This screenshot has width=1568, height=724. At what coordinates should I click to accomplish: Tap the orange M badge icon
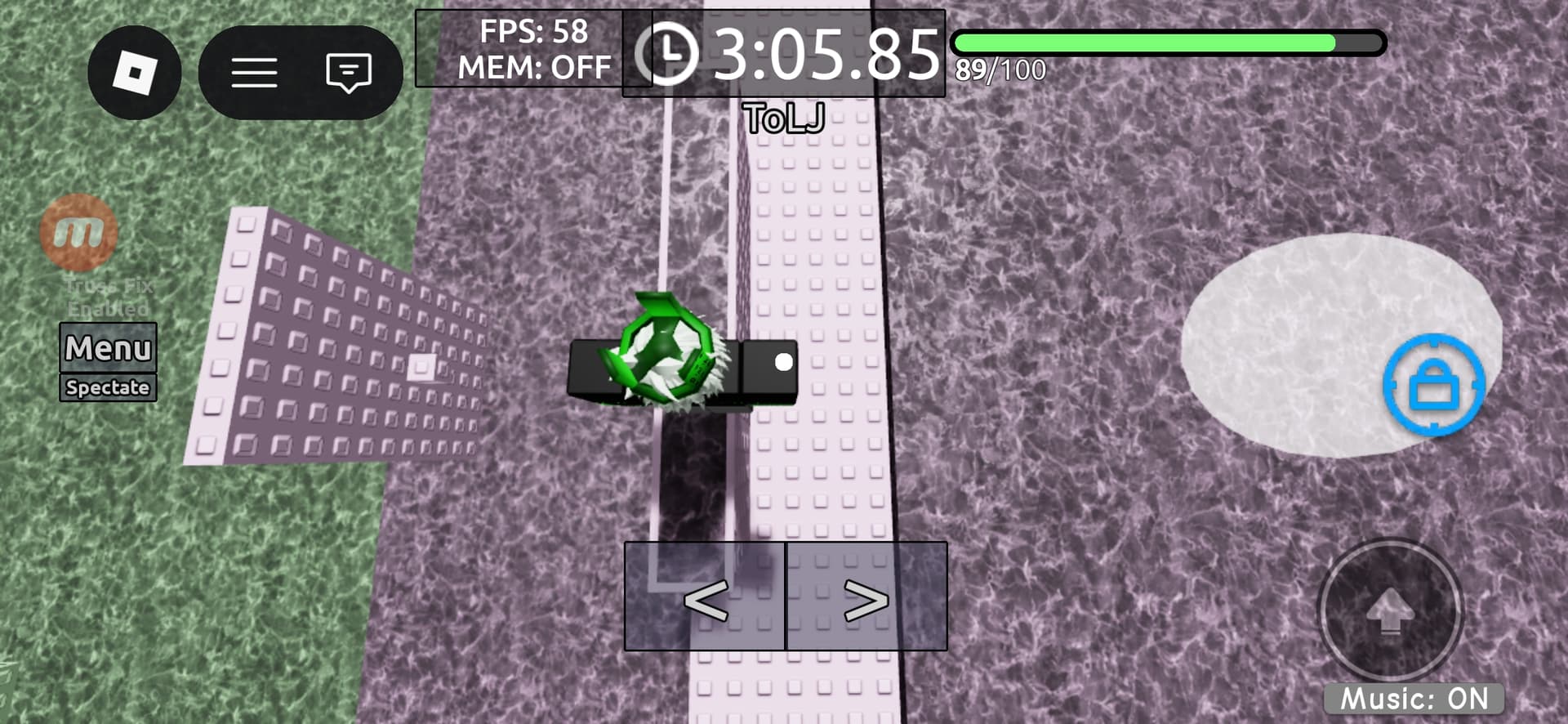point(78,233)
